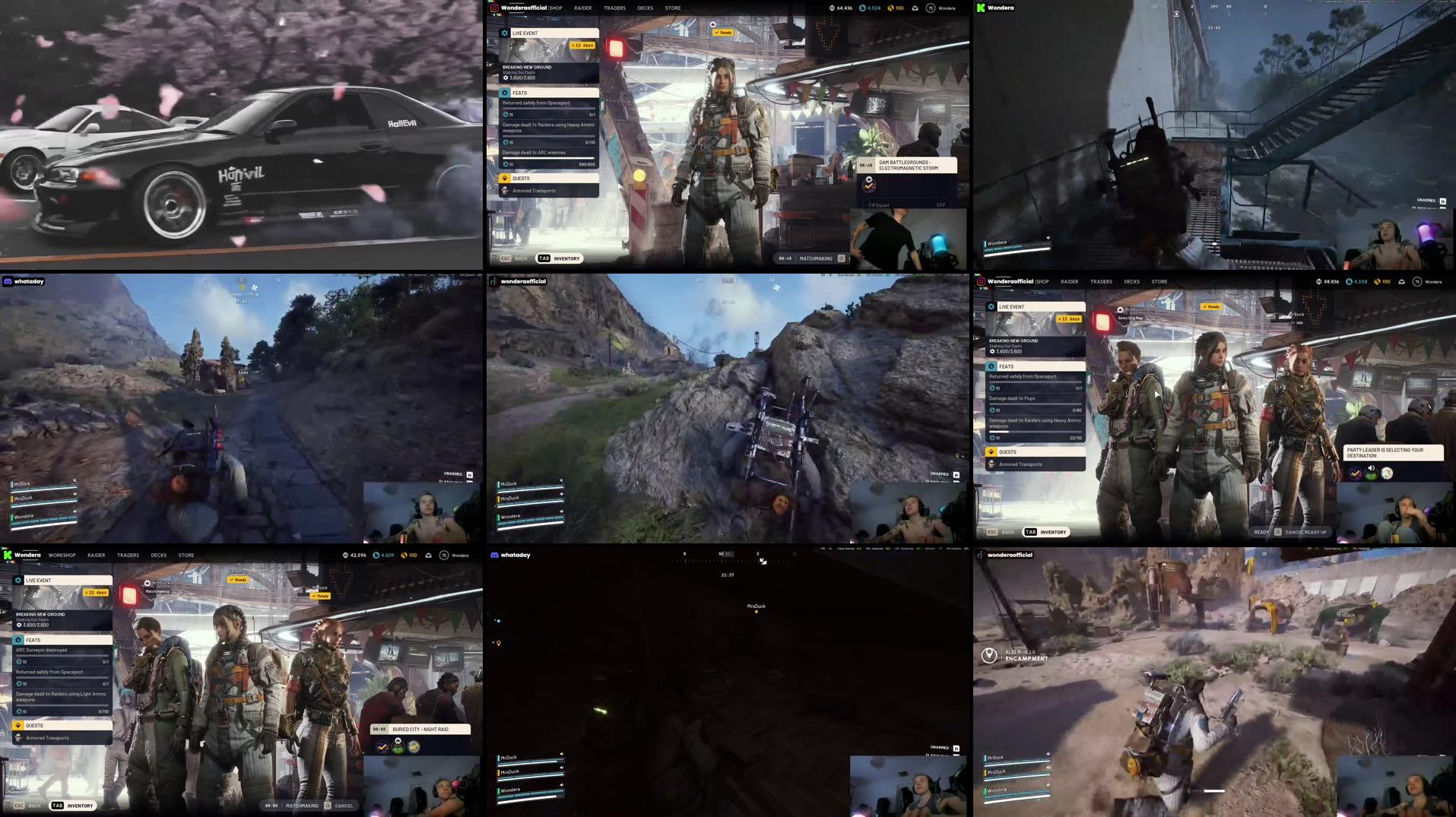Open the TRADERS menu
This screenshot has width=1456, height=817.
[613, 8]
